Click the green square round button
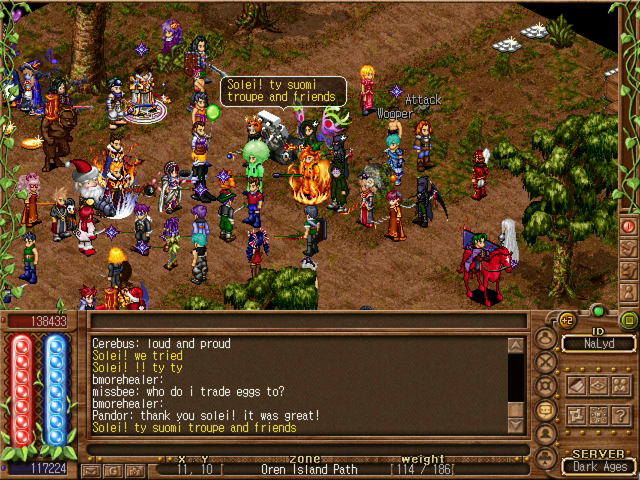Viewport: 640px width, 480px height. (x=629, y=320)
